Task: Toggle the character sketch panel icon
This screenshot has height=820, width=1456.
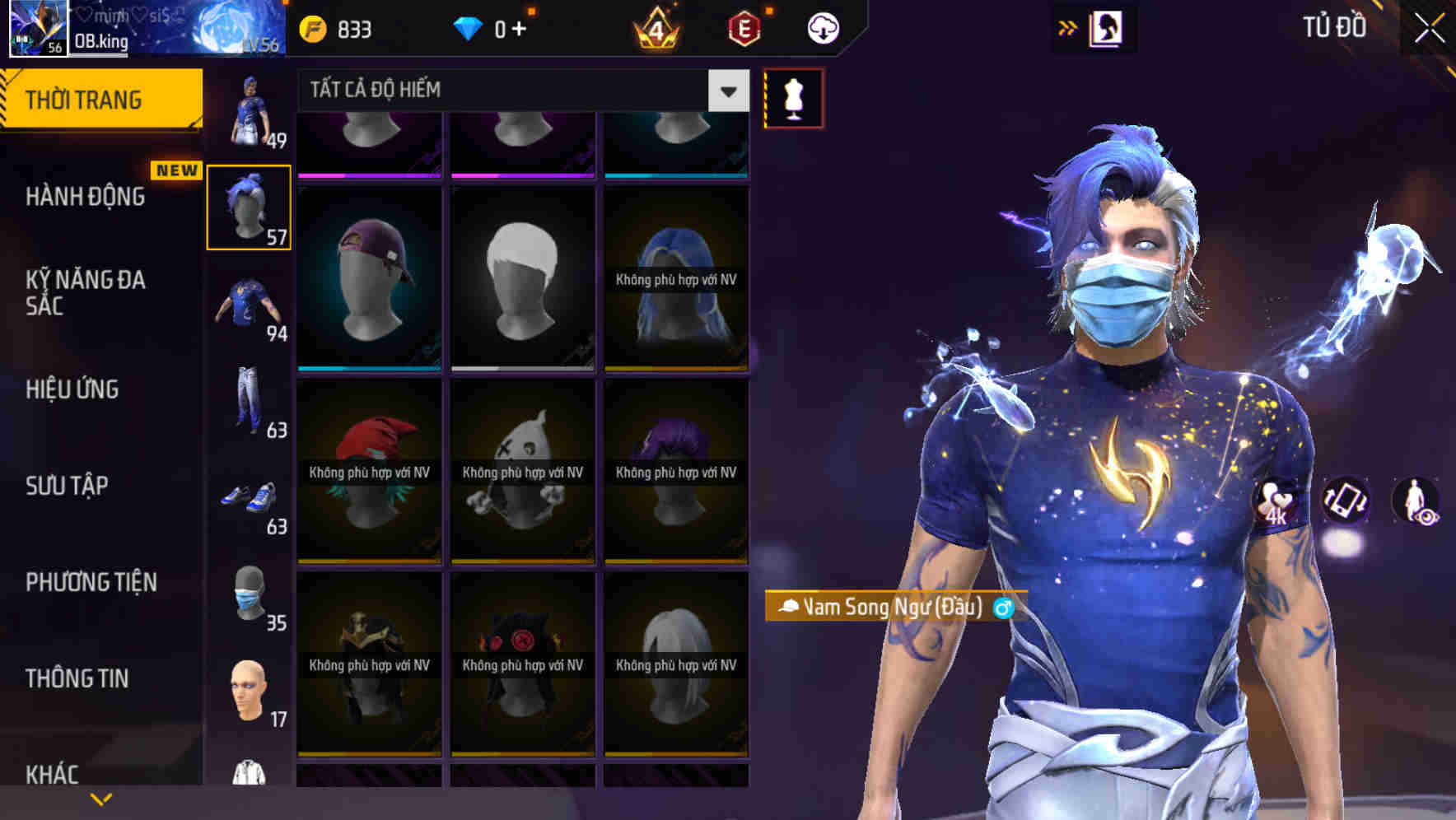Action: [1108, 27]
